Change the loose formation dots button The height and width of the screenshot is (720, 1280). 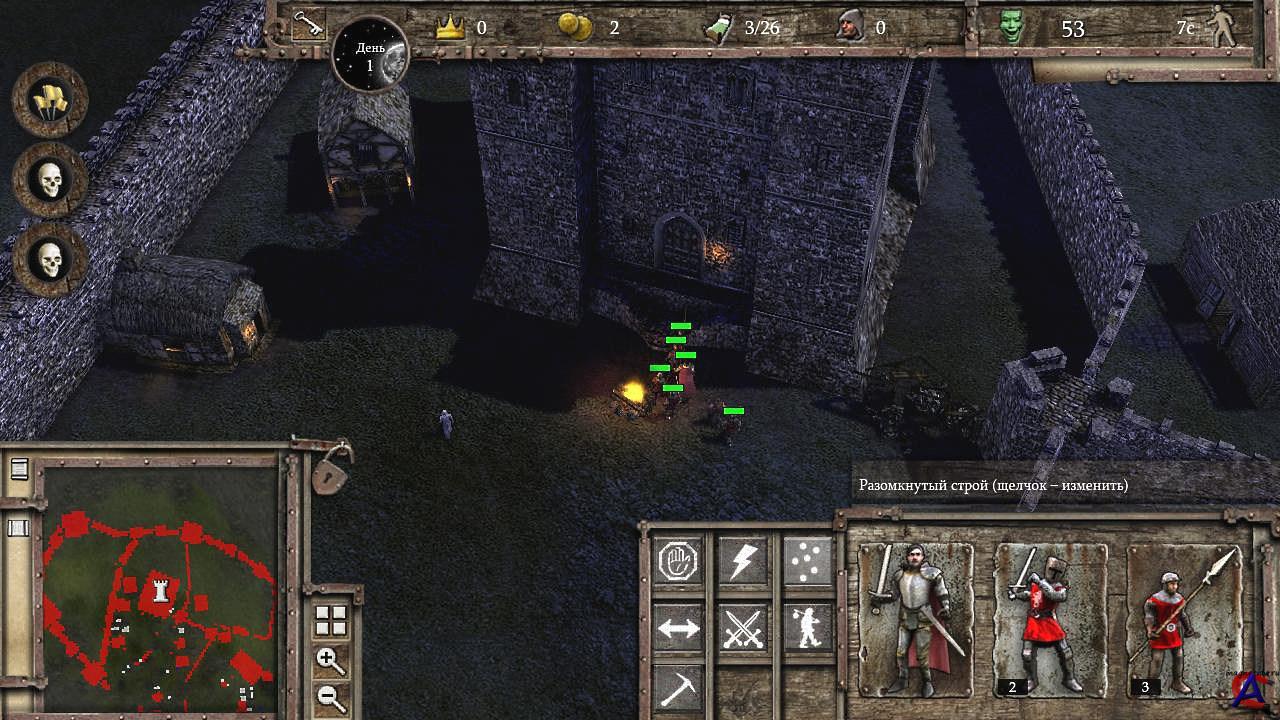click(x=806, y=561)
